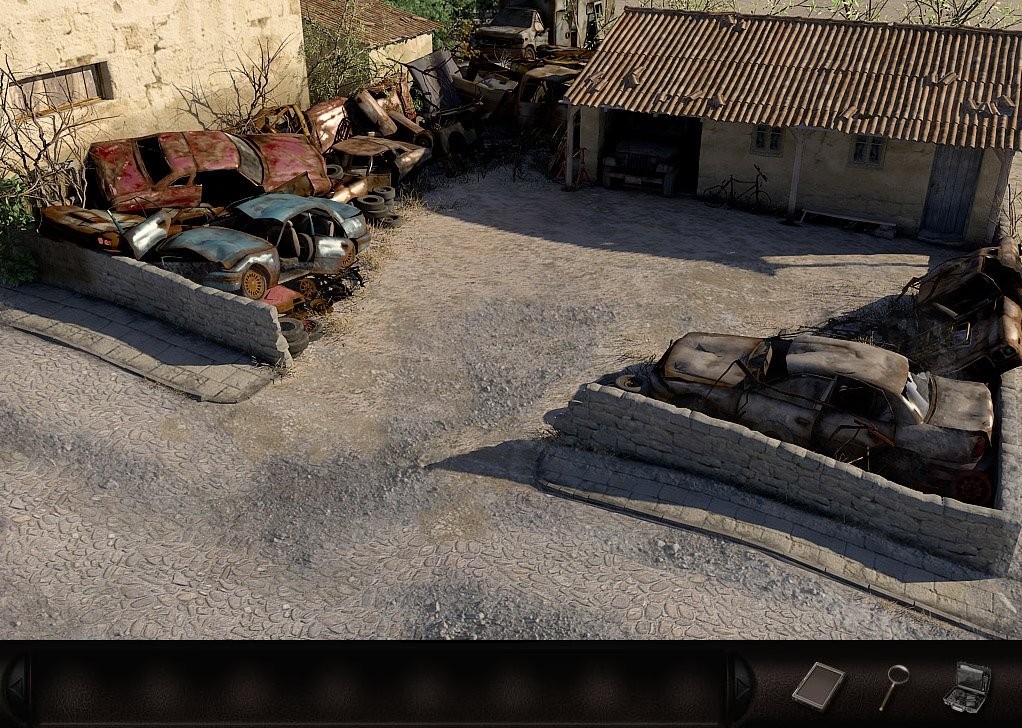Screen dimensions: 1022x728
Task: Click the inventory left scroll arrow
Action: coord(15,687)
